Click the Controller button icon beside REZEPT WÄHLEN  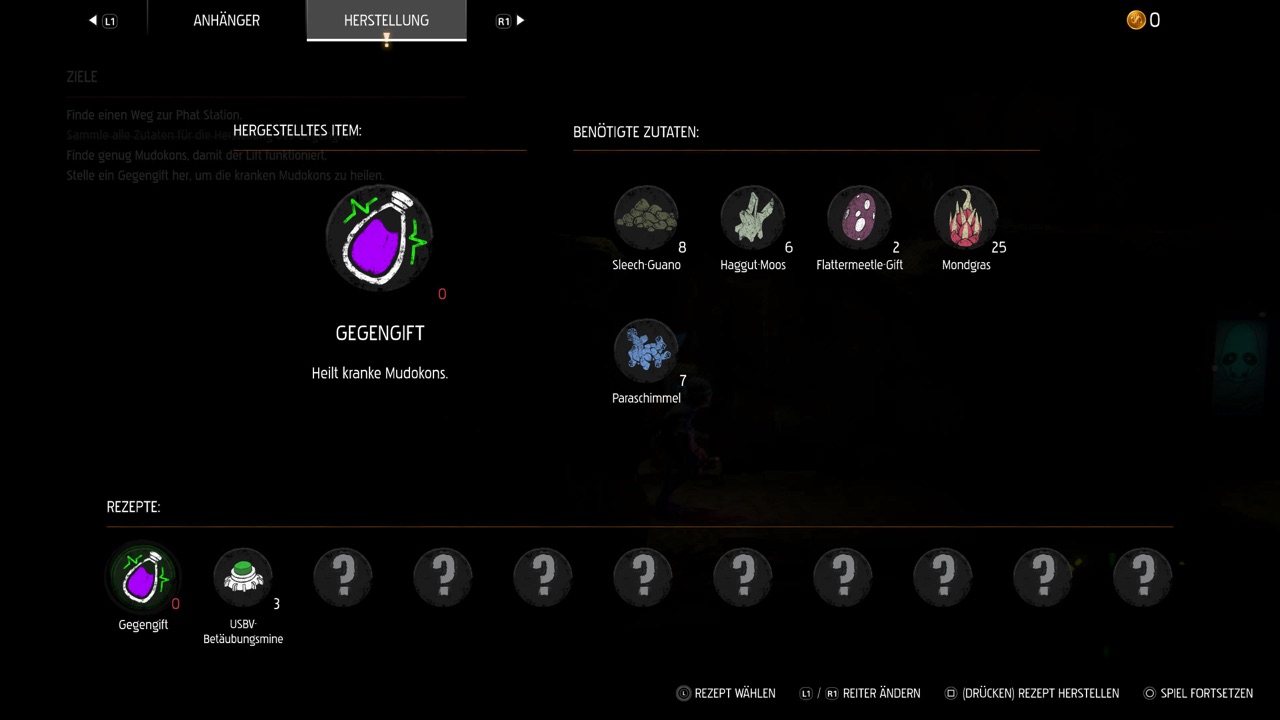click(x=683, y=693)
